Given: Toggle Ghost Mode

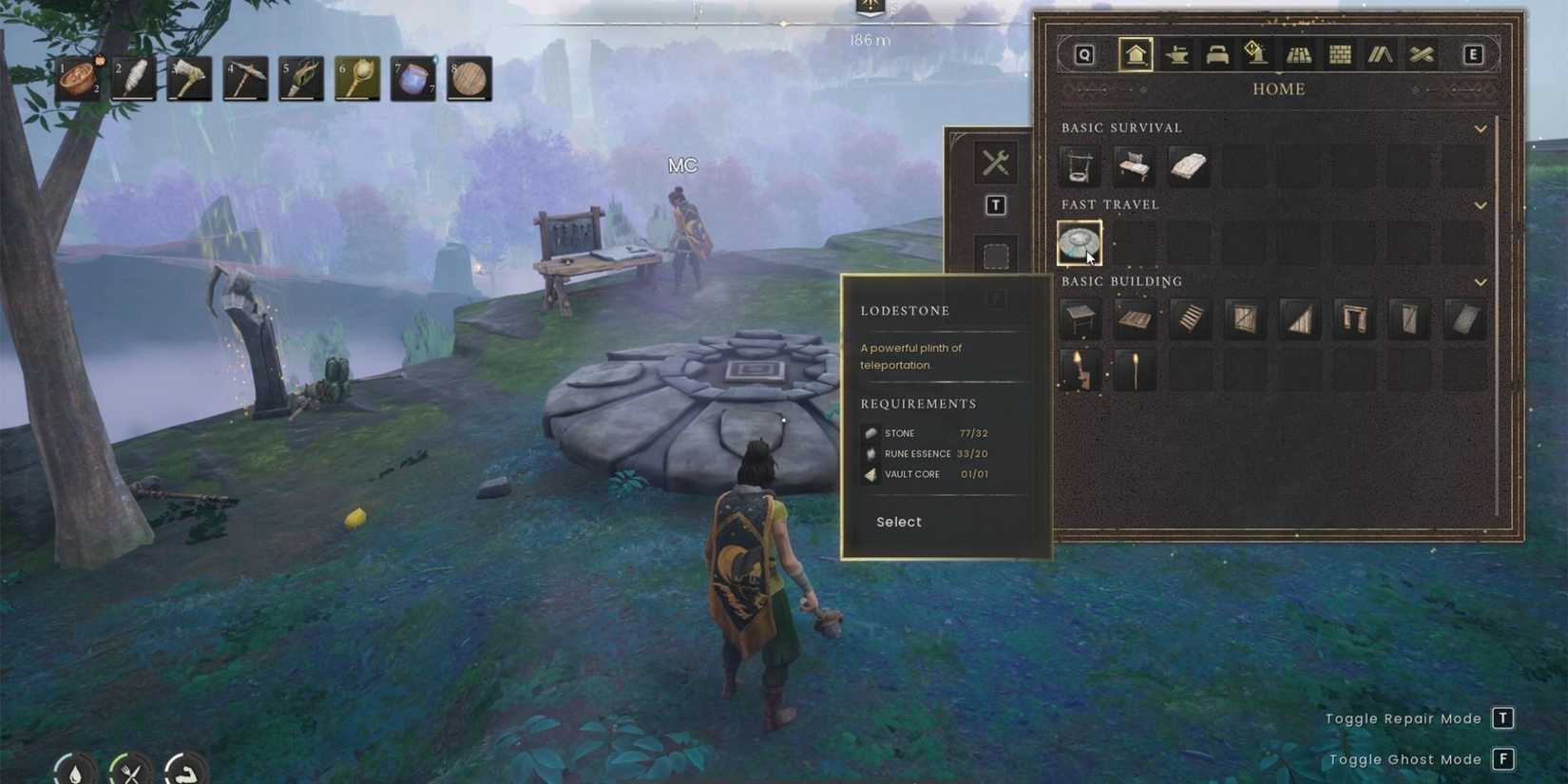Looking at the screenshot, I should click(1504, 759).
